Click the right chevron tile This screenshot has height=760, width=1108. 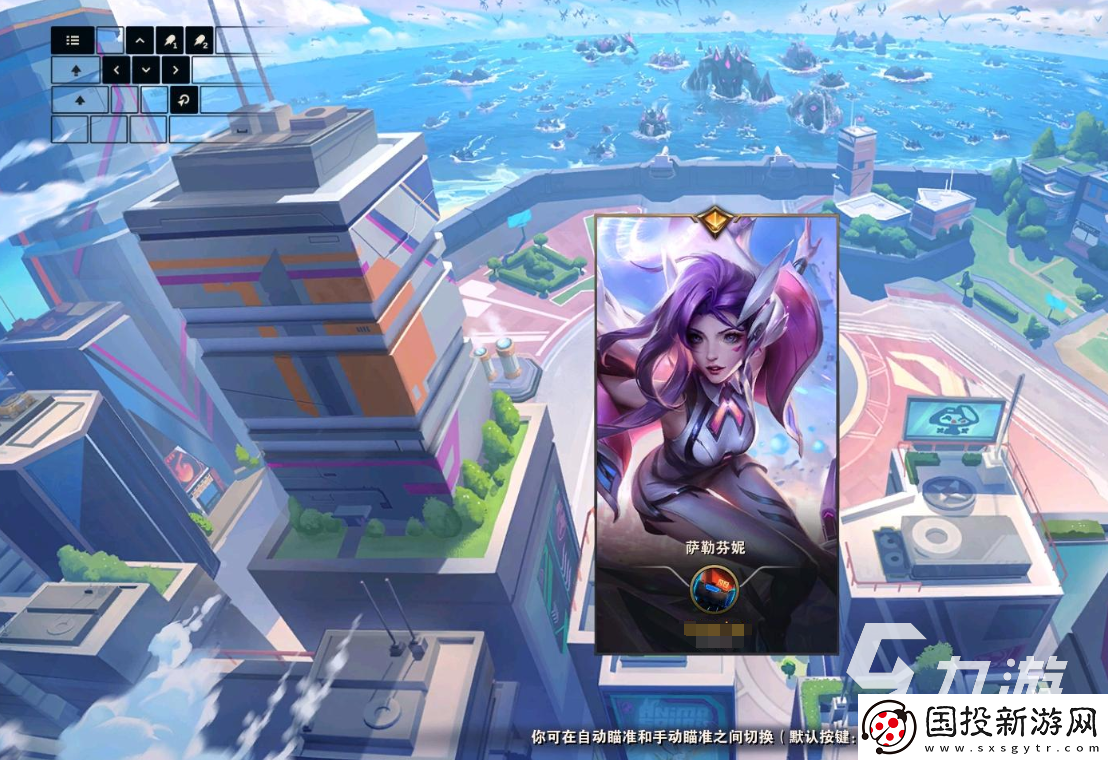coord(176,70)
